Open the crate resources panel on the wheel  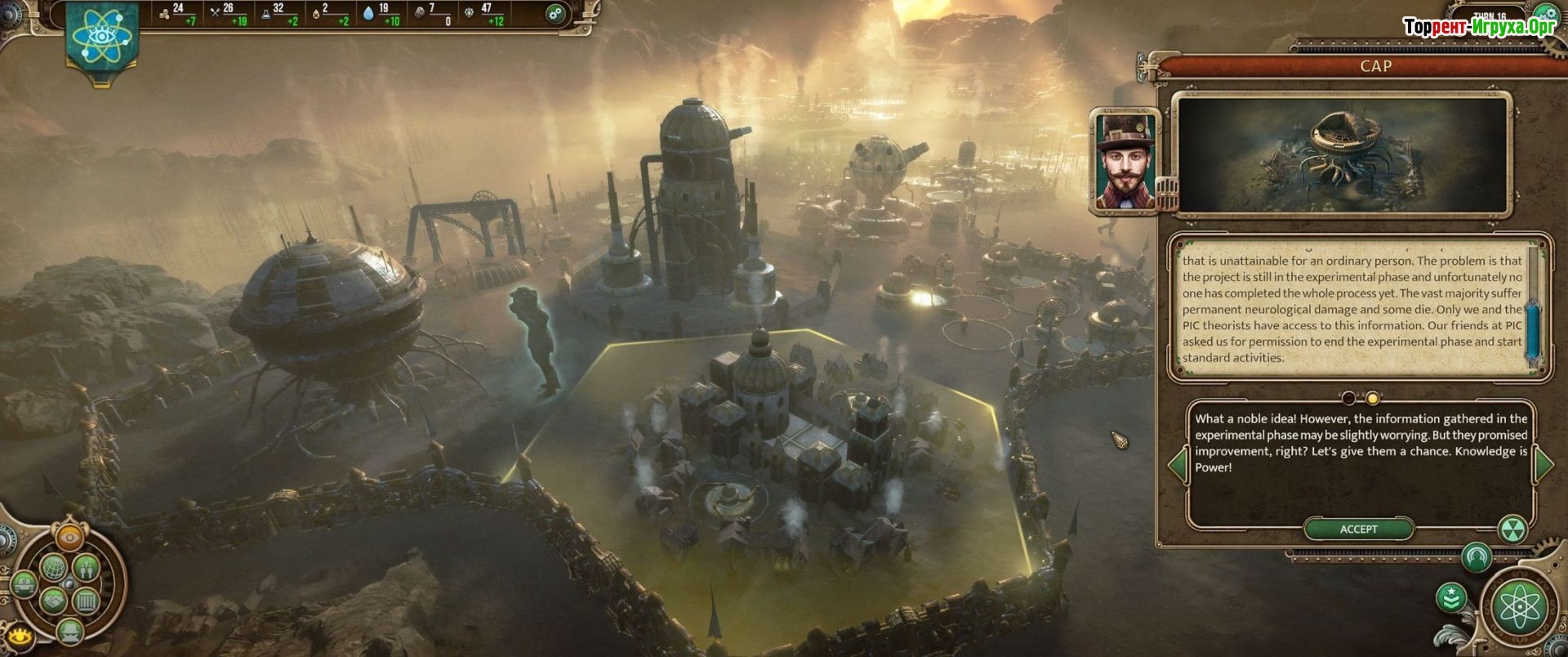87,602
